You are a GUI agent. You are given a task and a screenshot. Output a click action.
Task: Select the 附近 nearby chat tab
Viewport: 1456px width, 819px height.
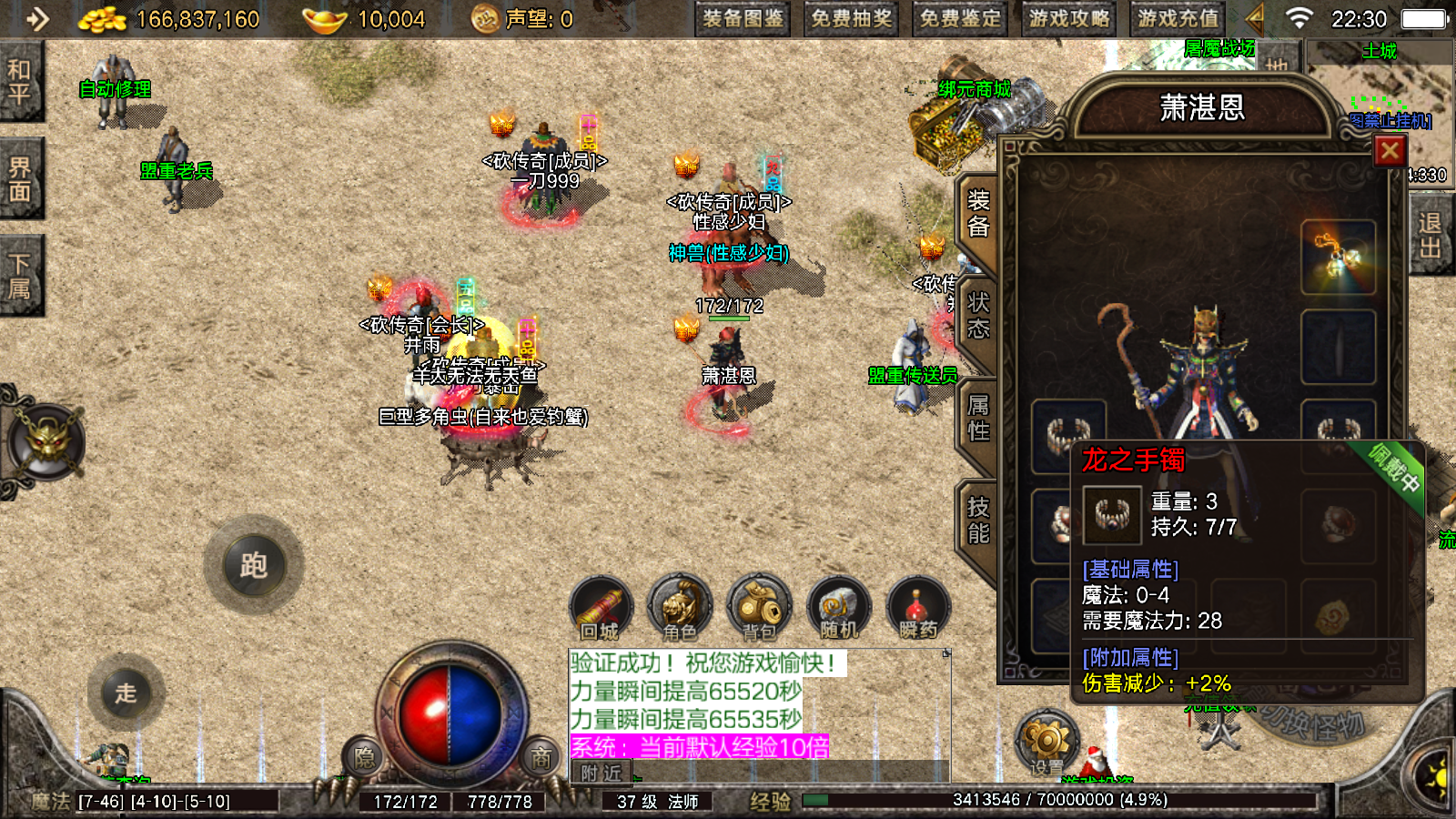click(x=601, y=773)
